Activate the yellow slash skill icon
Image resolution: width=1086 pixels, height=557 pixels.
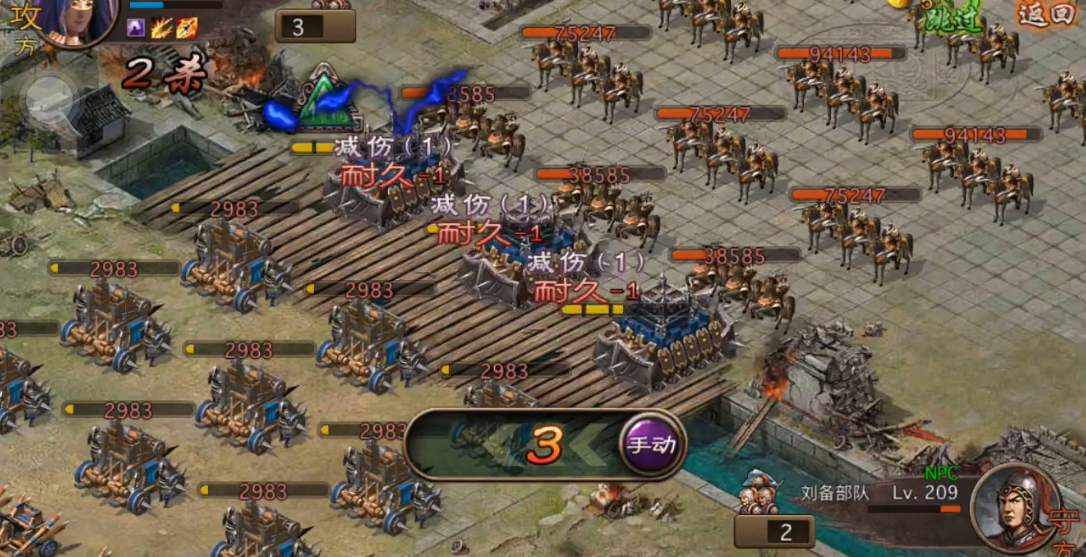pyautogui.click(x=162, y=28)
